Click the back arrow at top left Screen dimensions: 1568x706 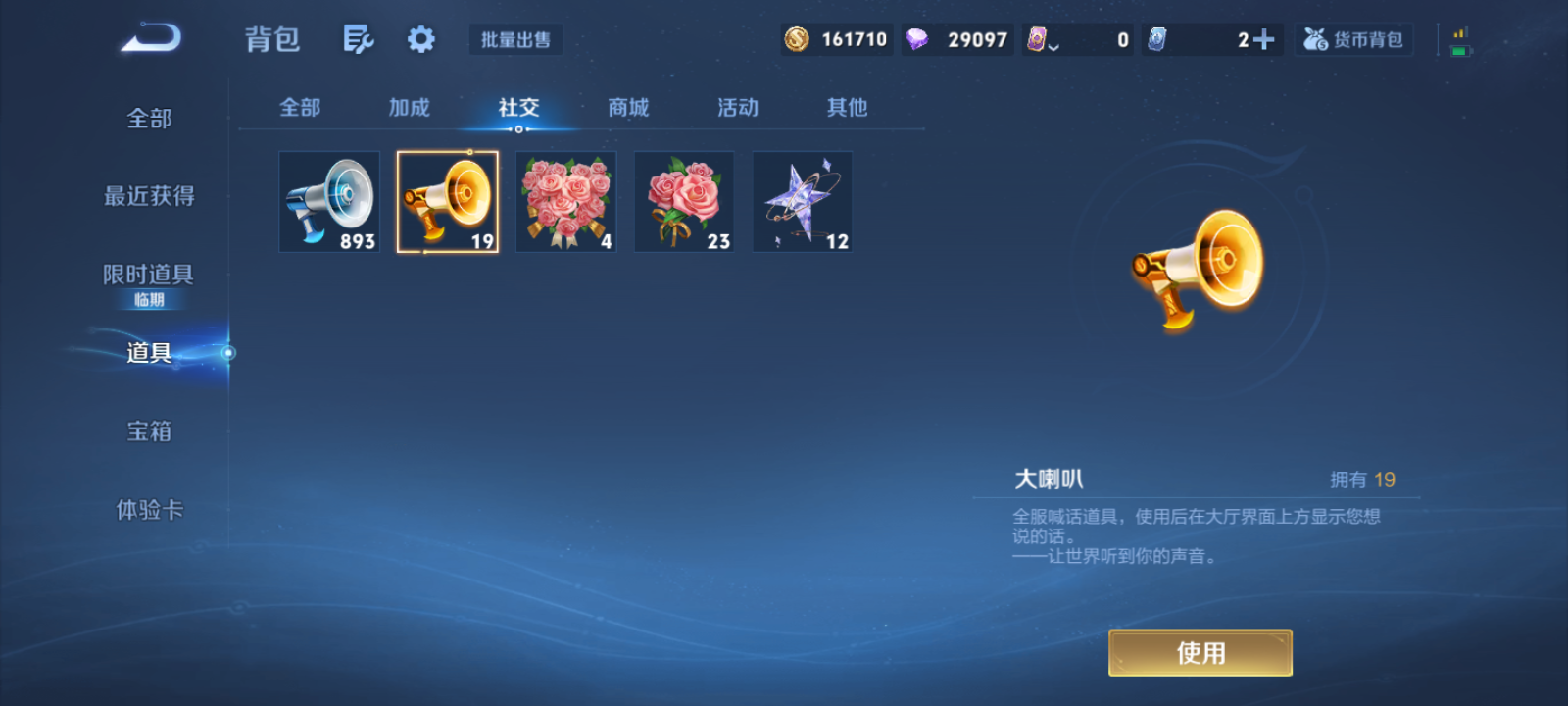pyautogui.click(x=149, y=36)
